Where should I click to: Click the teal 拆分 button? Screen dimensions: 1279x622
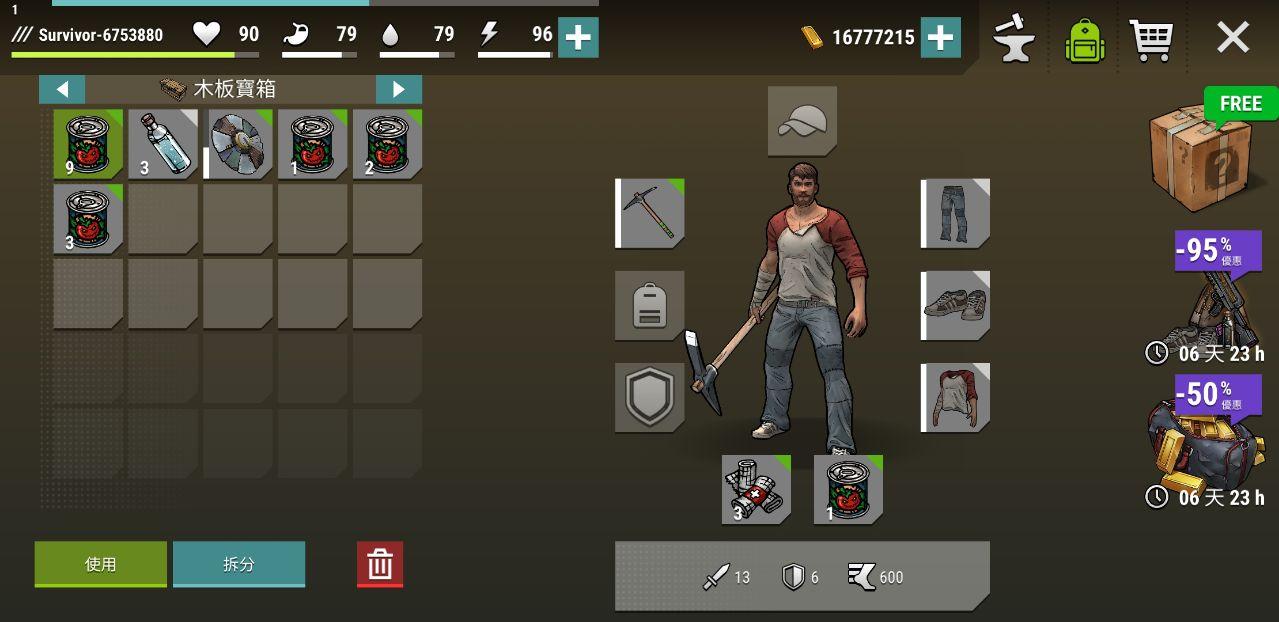tap(239, 564)
